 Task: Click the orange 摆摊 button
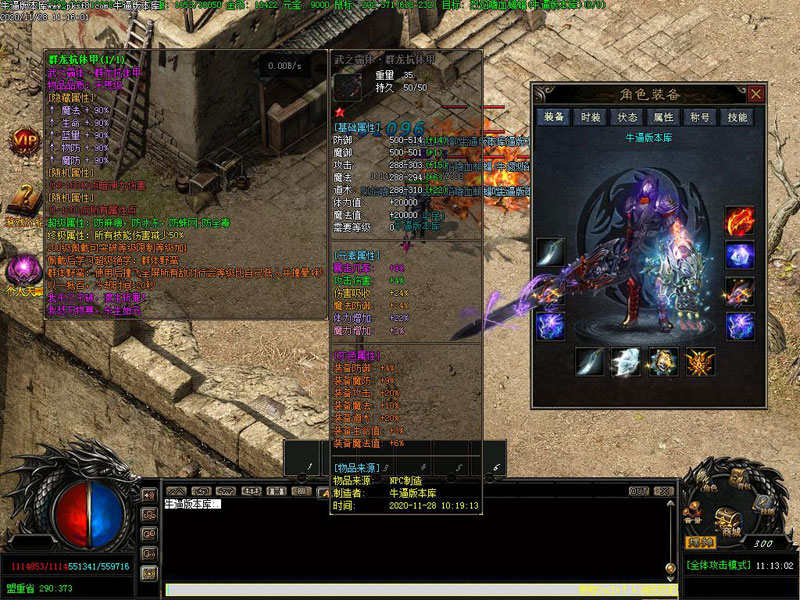[700, 543]
